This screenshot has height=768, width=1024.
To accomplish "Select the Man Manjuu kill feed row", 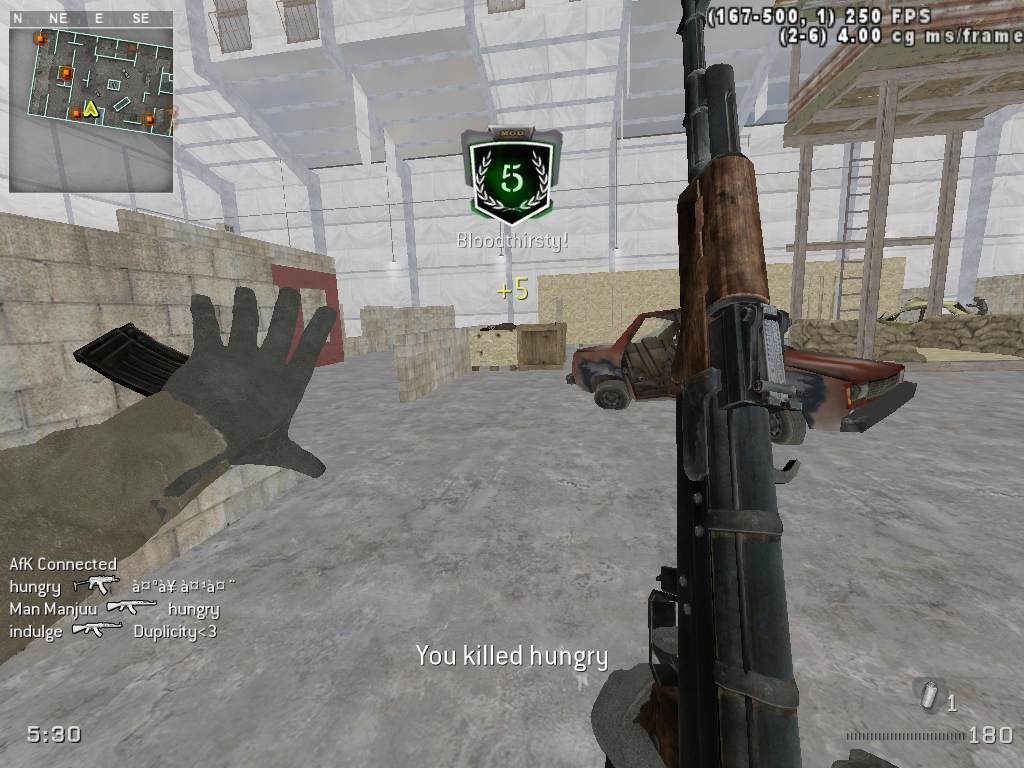I will [114, 608].
